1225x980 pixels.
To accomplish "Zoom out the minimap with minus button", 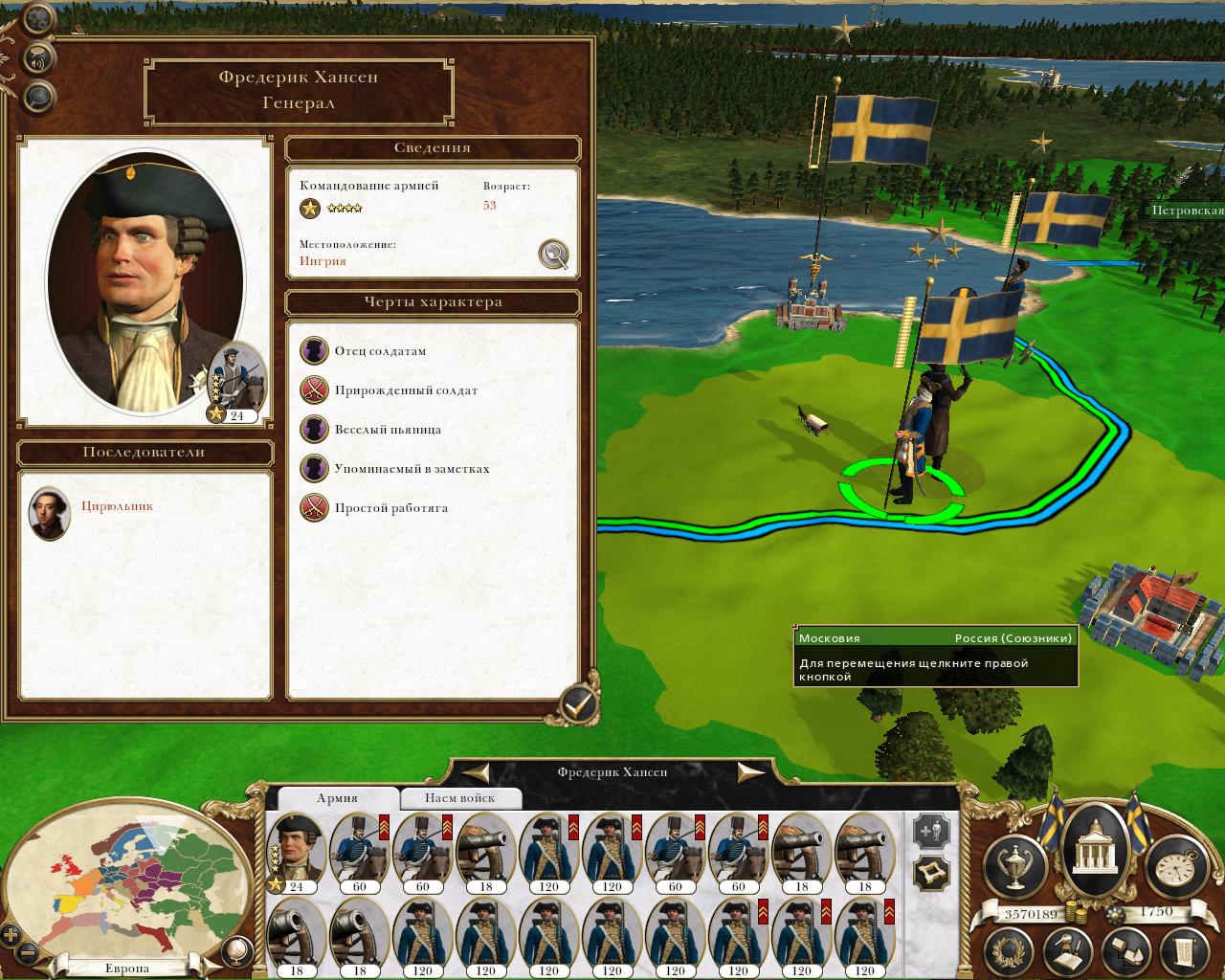I will [x=29, y=953].
